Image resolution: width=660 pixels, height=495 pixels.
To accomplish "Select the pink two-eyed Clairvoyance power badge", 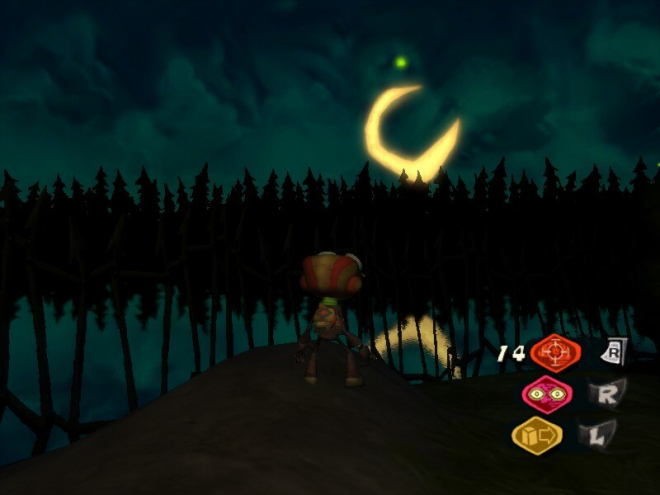I will (547, 394).
